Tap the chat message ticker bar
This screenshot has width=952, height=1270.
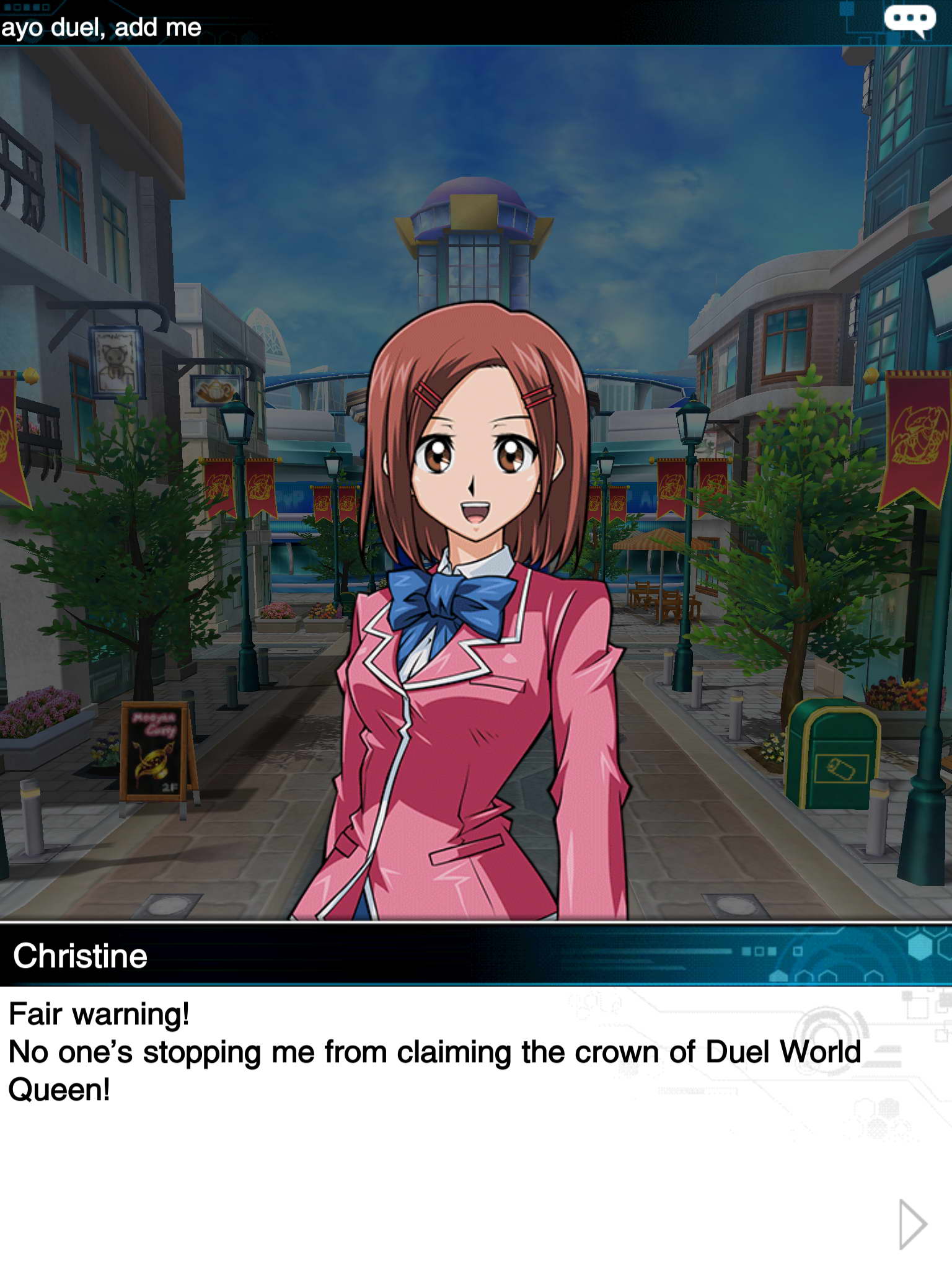[x=372, y=26]
